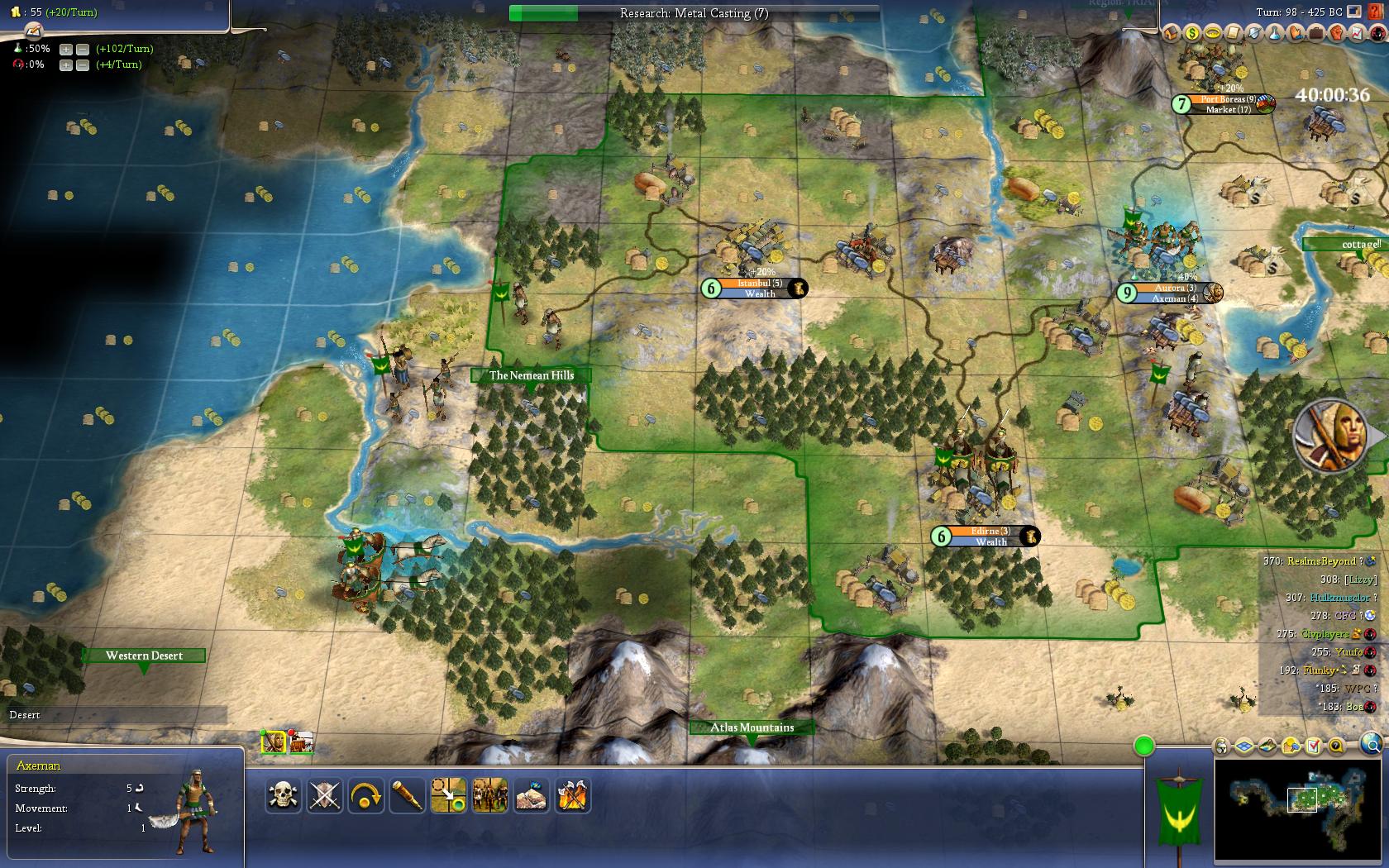Open the globe view magnifier button
Viewport: 1389px width, 868px height.
coord(1372,744)
